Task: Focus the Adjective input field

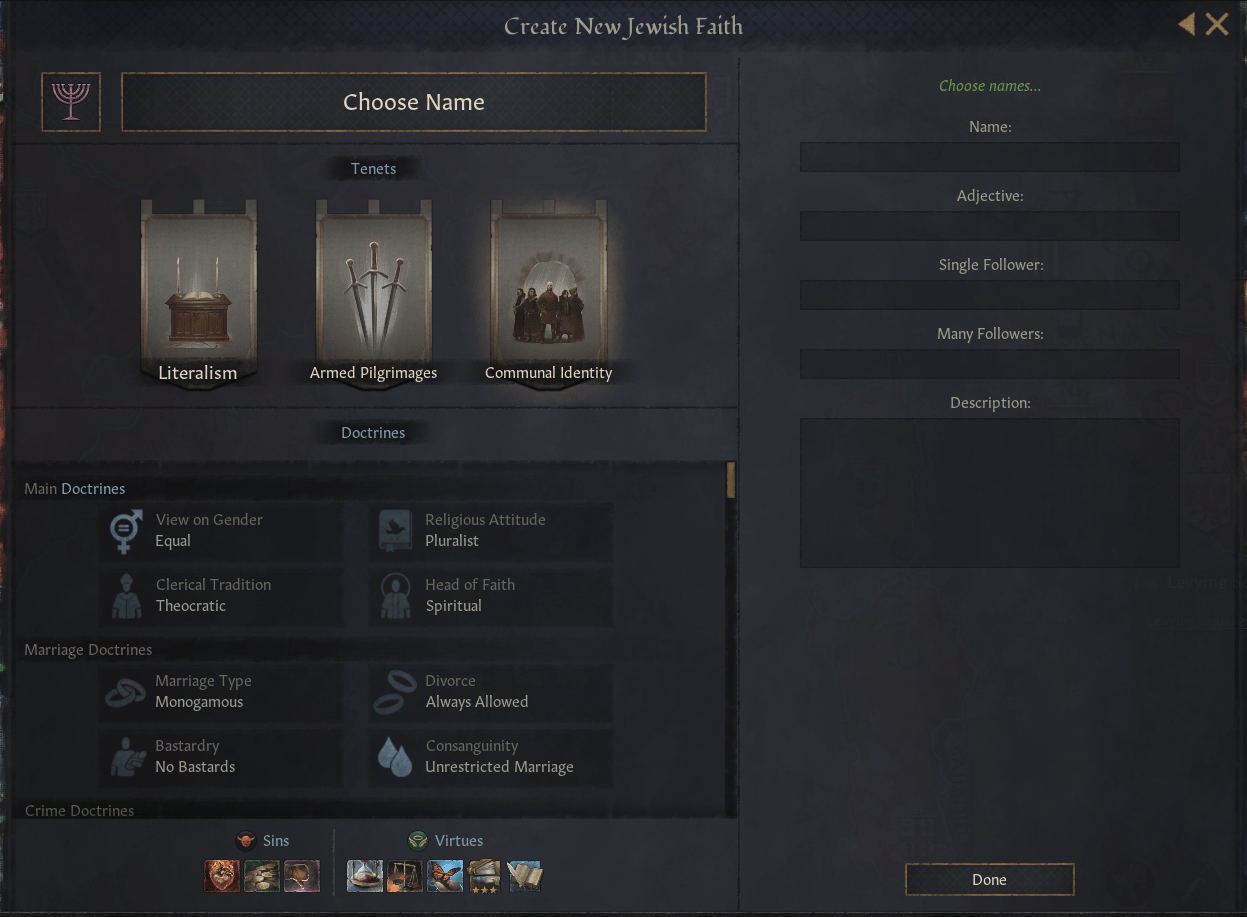Action: 989,226
